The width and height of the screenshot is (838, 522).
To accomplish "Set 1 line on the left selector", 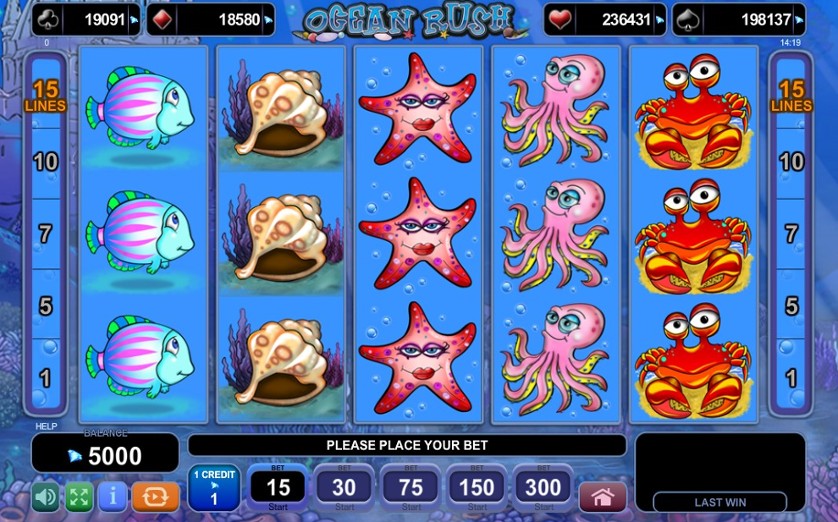I will pyautogui.click(x=45, y=378).
